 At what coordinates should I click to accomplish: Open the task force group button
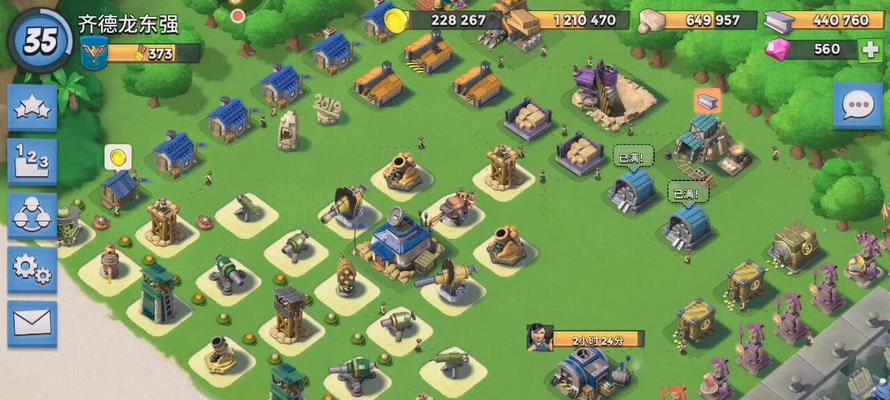(32, 214)
